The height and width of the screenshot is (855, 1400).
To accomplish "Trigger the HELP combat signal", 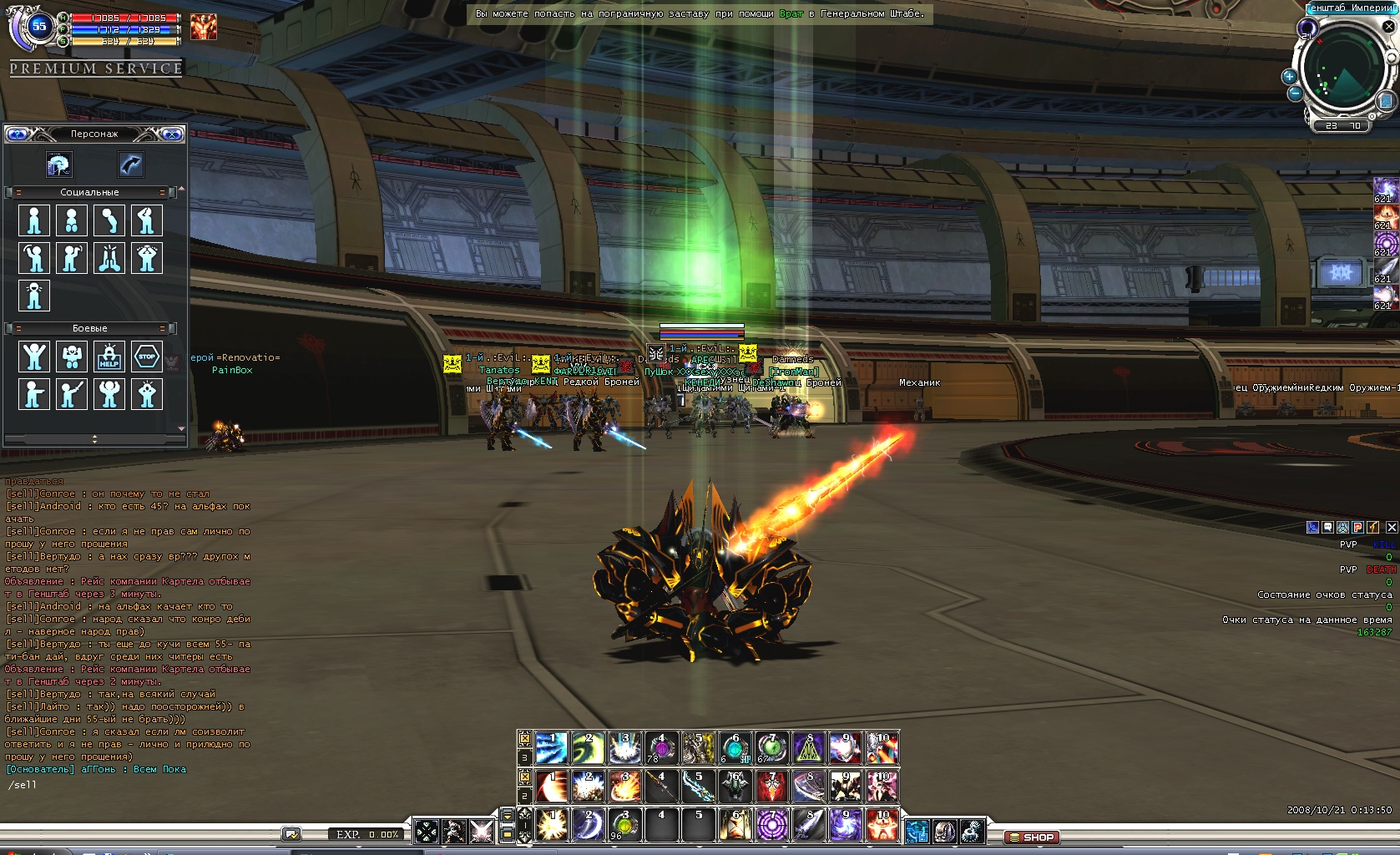I will tap(109, 357).
